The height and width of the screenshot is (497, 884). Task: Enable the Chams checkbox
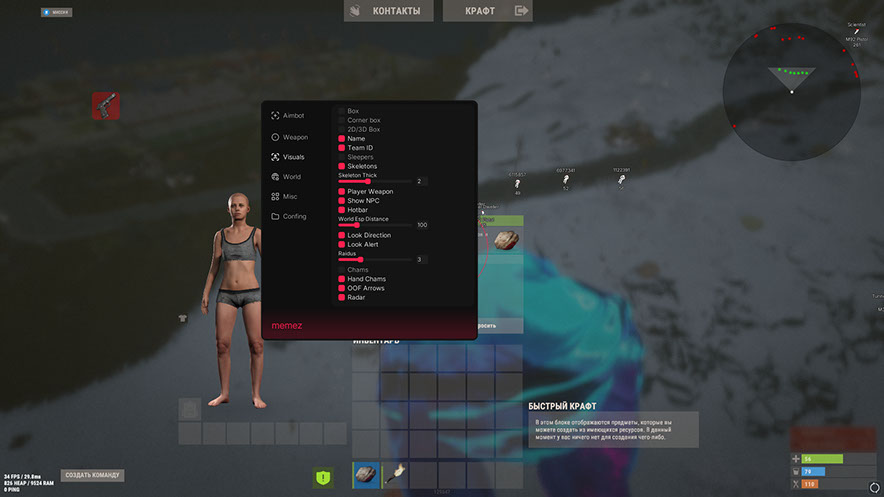pos(342,270)
